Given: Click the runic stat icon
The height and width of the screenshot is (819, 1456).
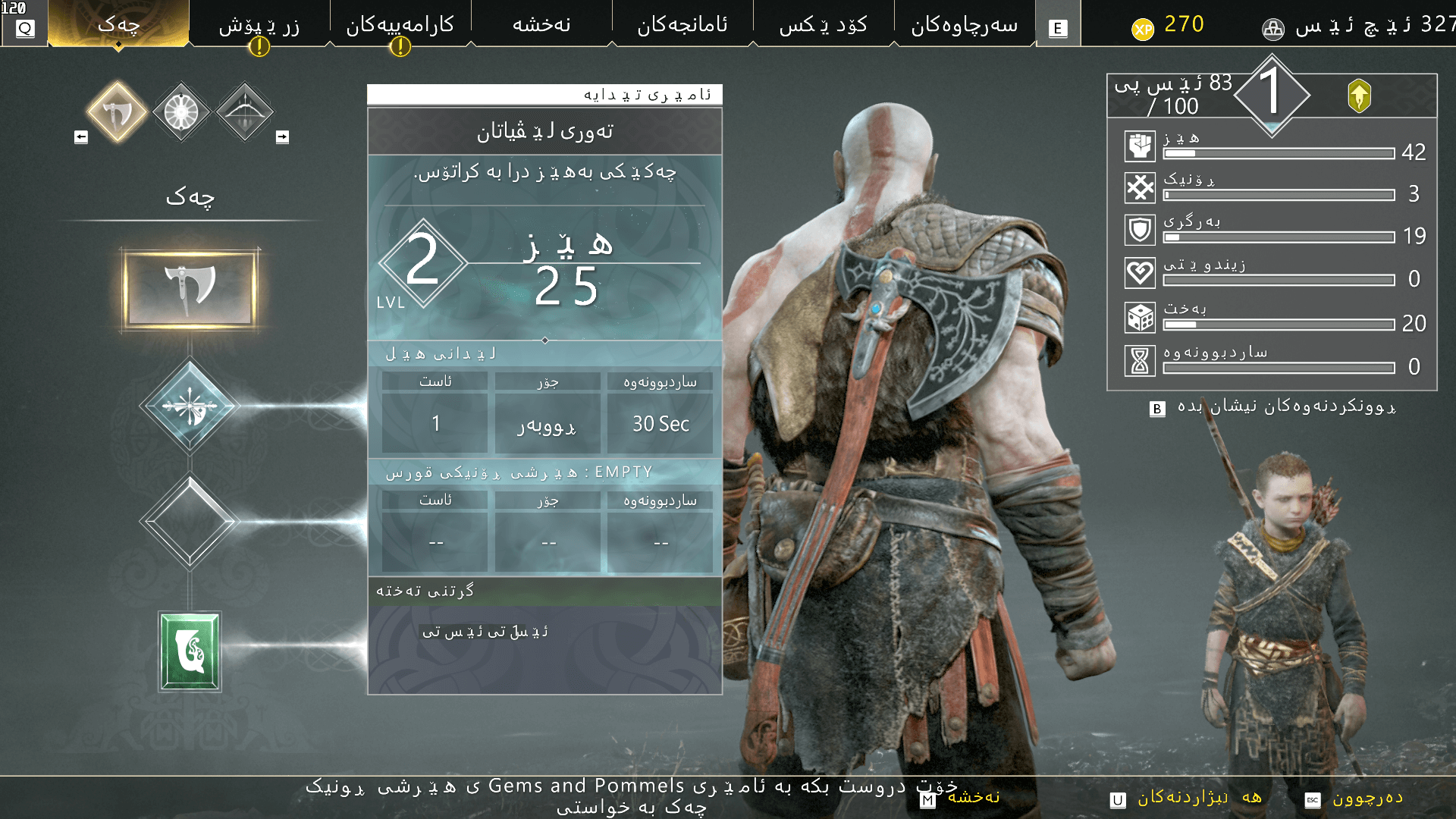Looking at the screenshot, I should coord(1139,188).
